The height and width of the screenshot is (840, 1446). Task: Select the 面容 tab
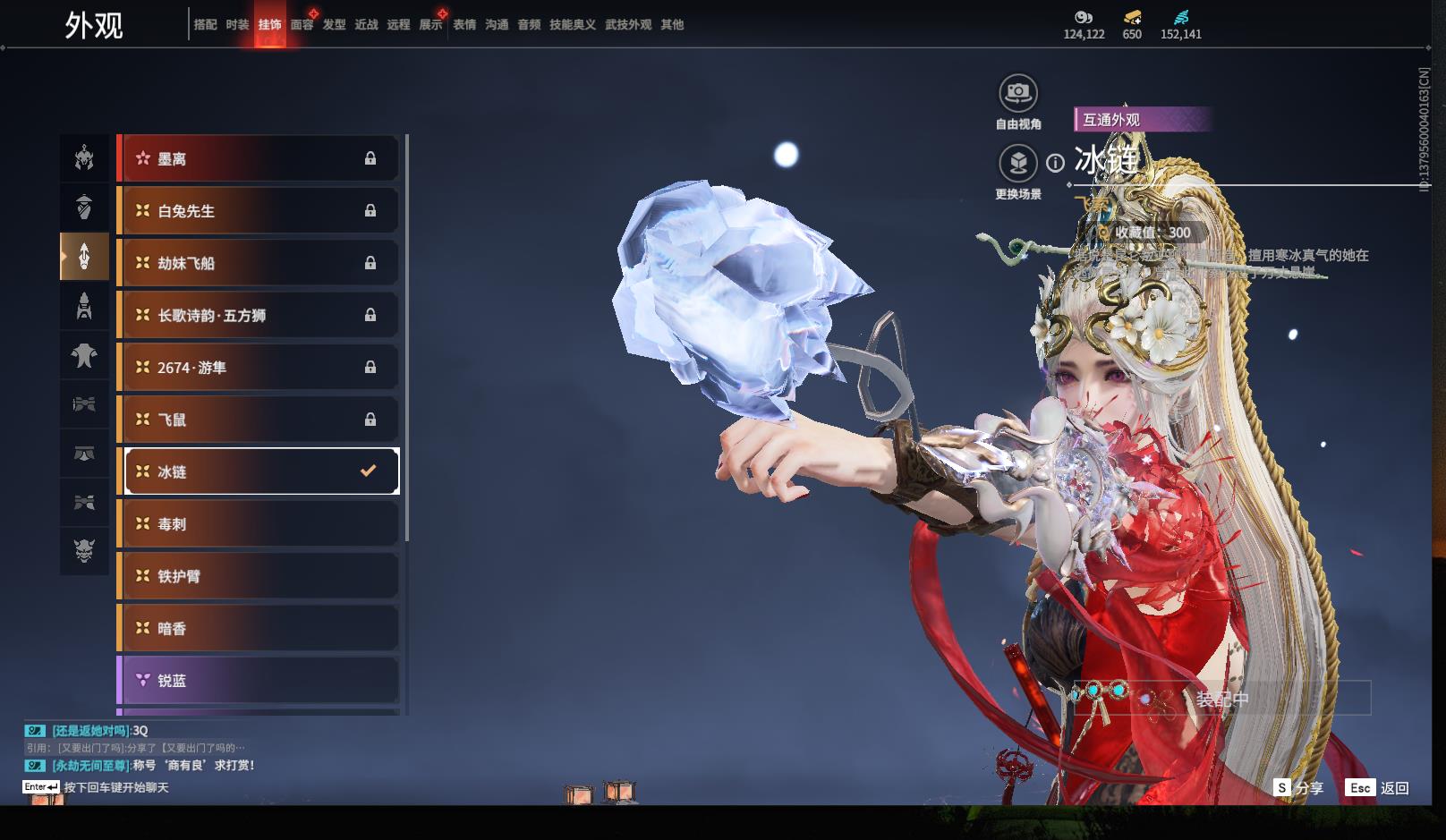302,25
